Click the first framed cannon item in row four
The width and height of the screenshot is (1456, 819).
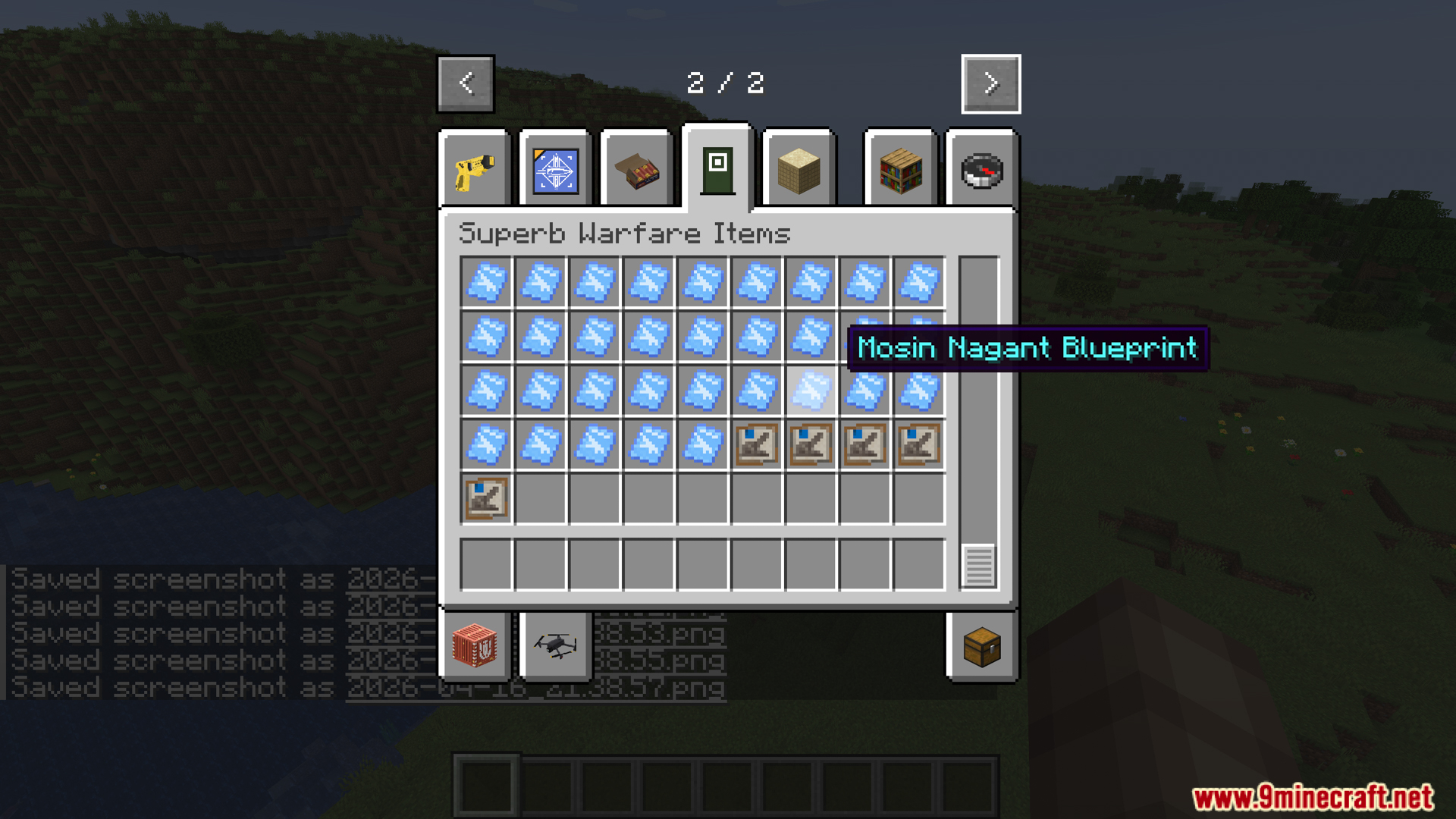point(757,445)
